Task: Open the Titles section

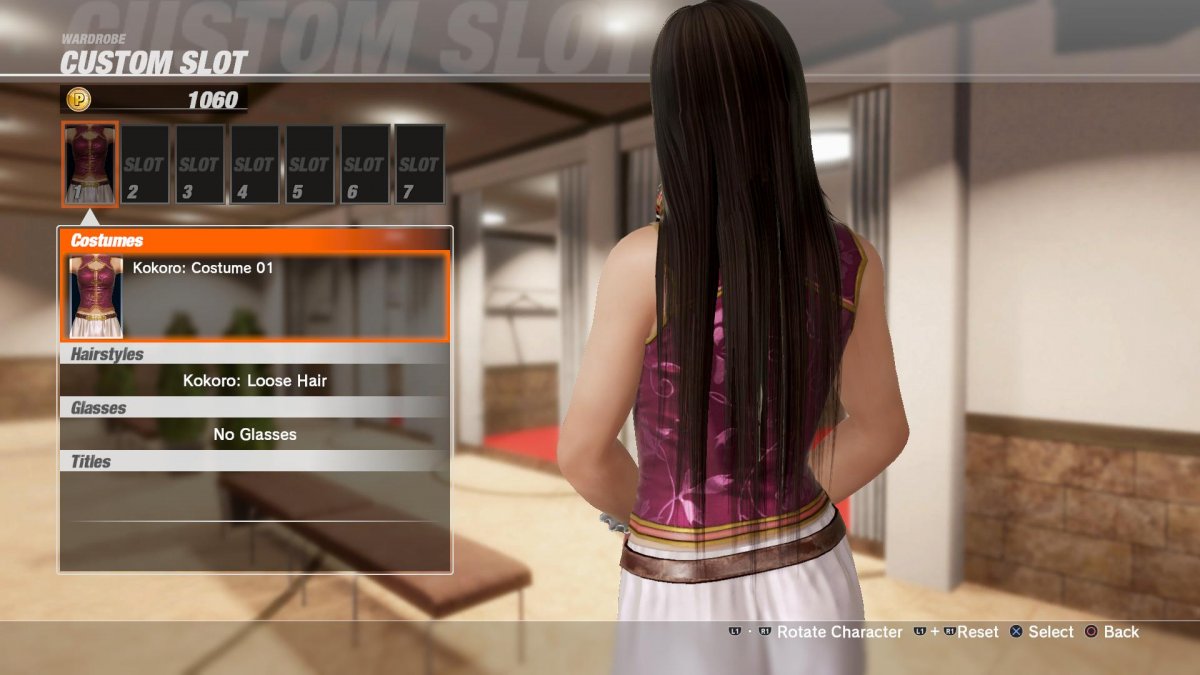Action: [255, 462]
